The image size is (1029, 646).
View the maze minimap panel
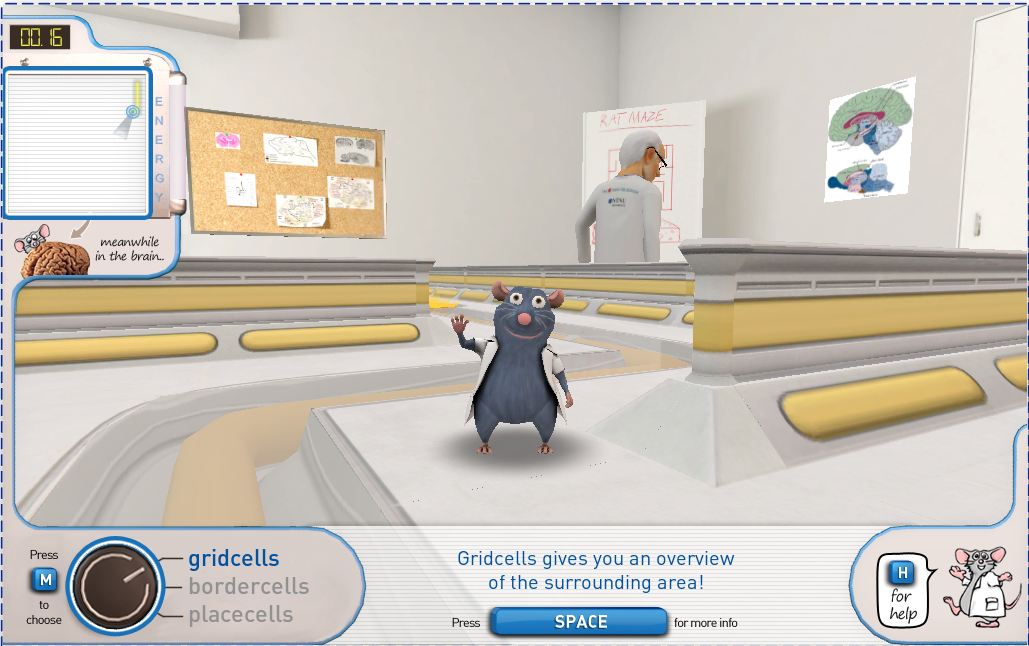[77, 142]
